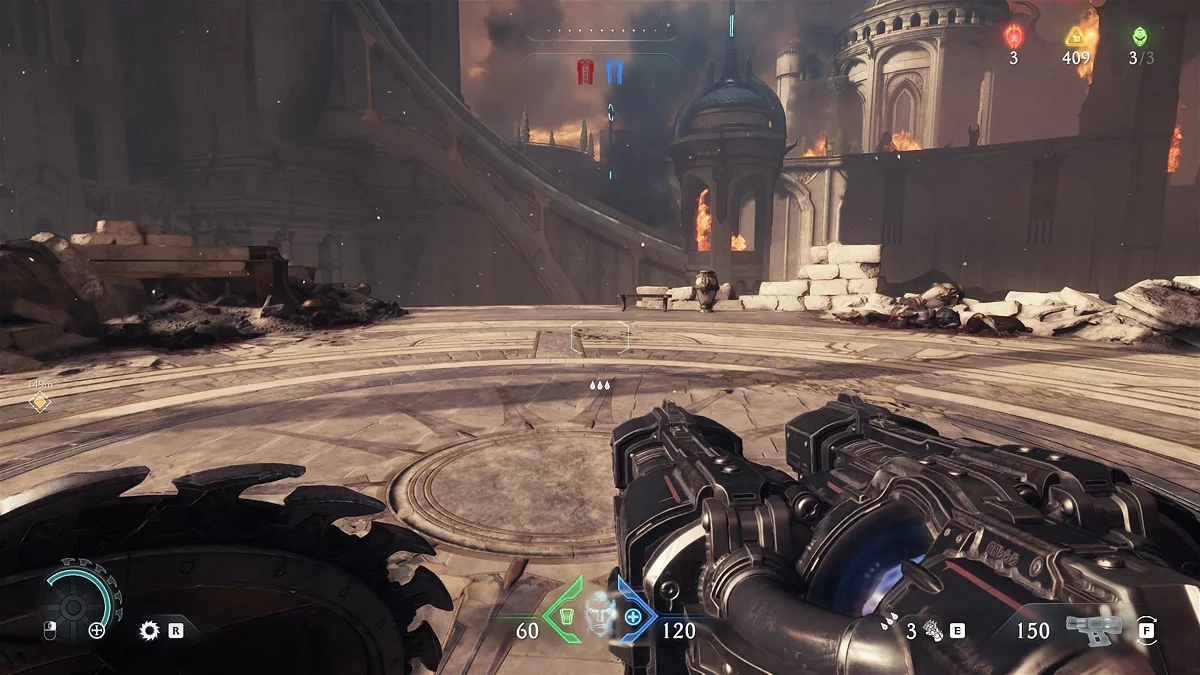
Task: Click the circular shield charge gauge
Action: click(75, 605)
